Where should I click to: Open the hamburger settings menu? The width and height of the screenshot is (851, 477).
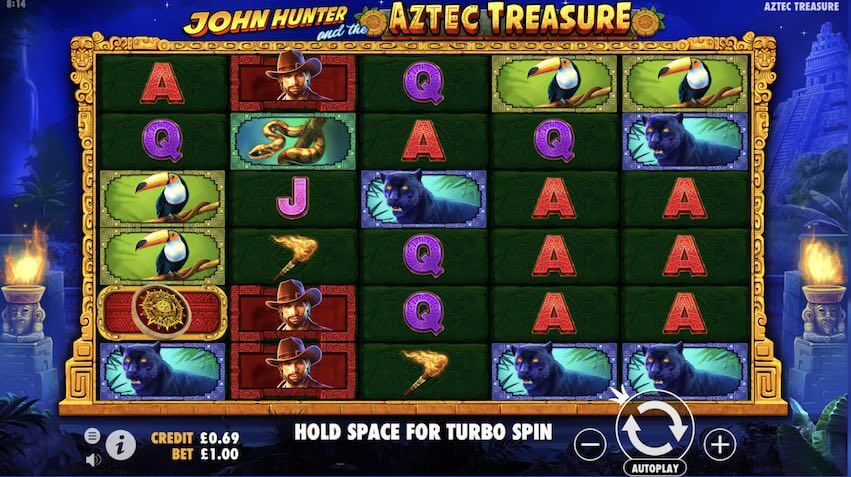click(92, 436)
